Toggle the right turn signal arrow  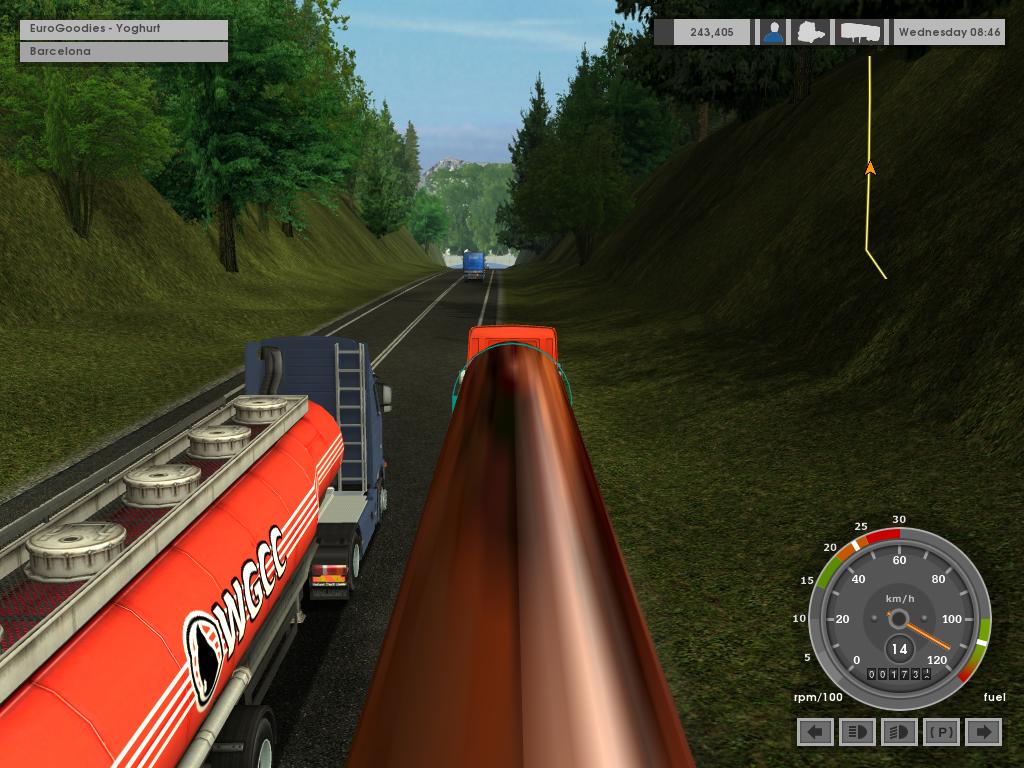click(x=983, y=732)
